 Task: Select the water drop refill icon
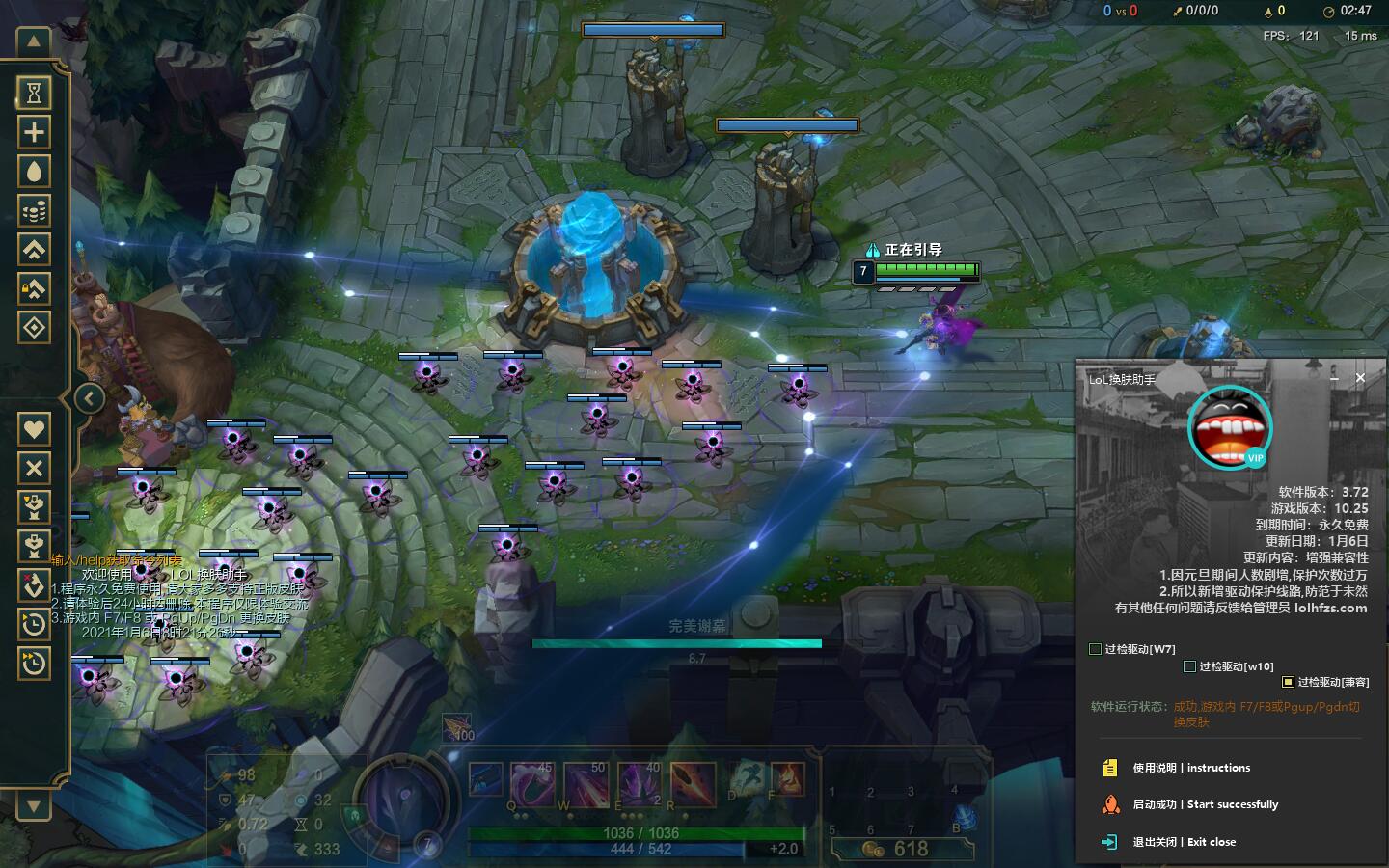click(34, 171)
